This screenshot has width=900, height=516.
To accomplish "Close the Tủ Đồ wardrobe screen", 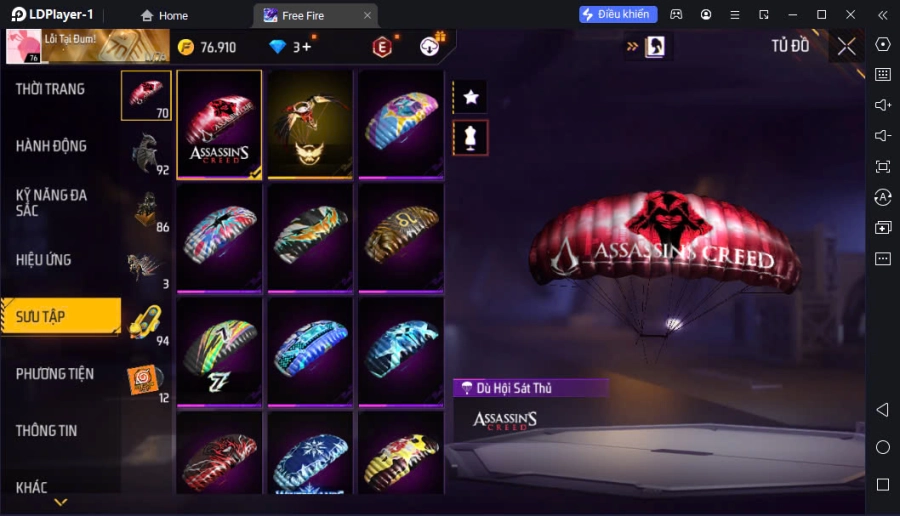I will (846, 46).
